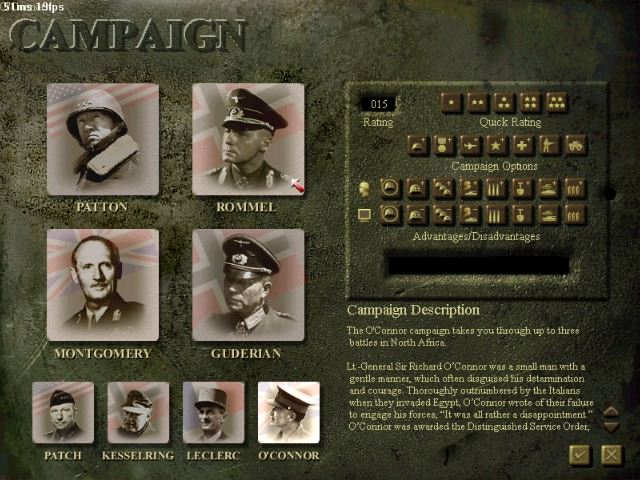Image resolution: width=640 pixels, height=480 pixels.
Task: Set the two-star quick rating
Action: click(x=478, y=103)
